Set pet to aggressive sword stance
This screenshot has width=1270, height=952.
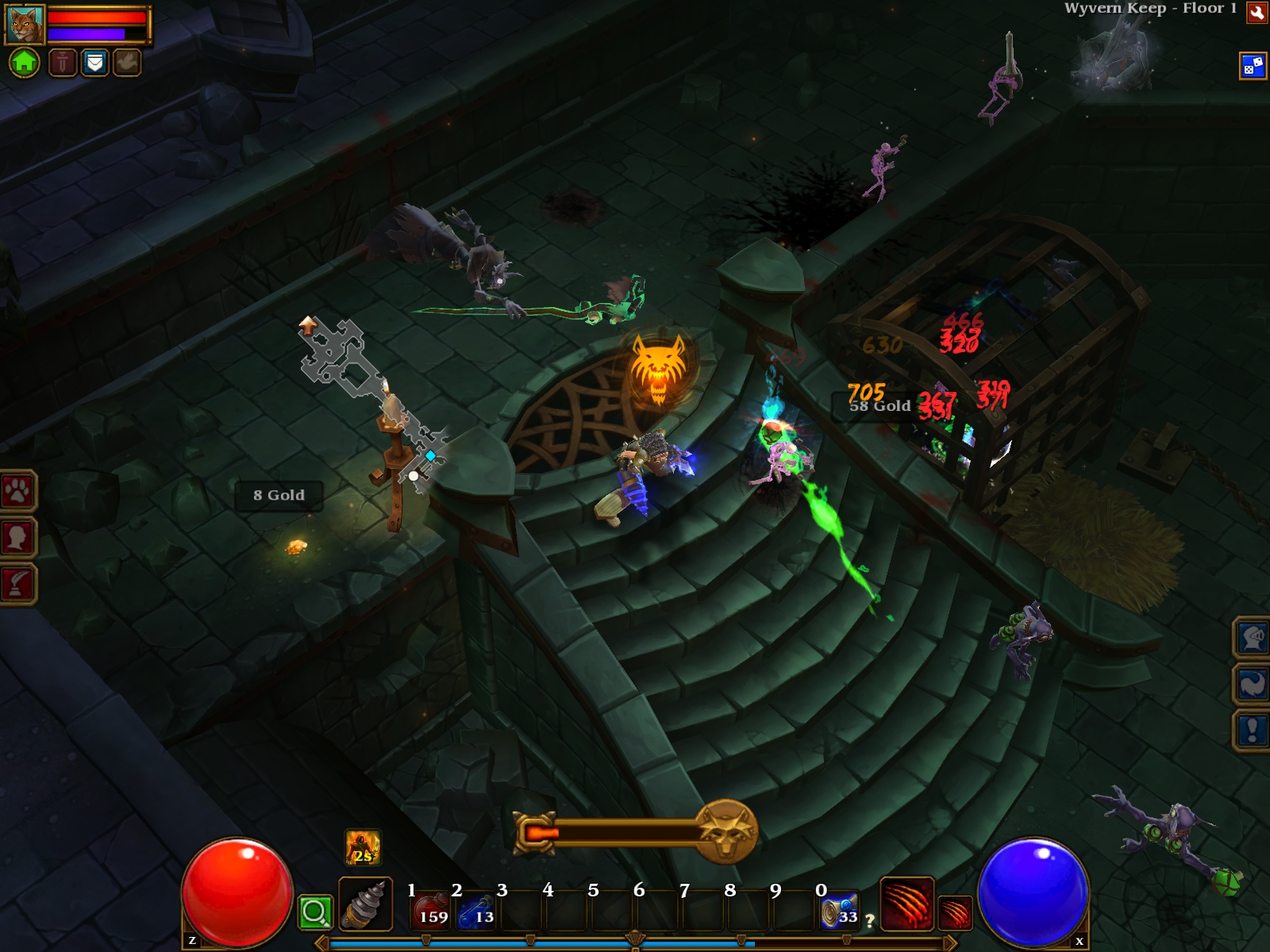(63, 62)
